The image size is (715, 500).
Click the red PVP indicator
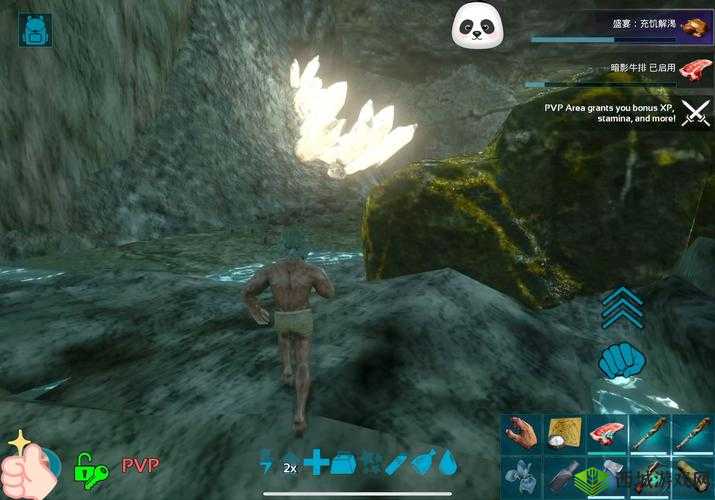click(x=141, y=465)
